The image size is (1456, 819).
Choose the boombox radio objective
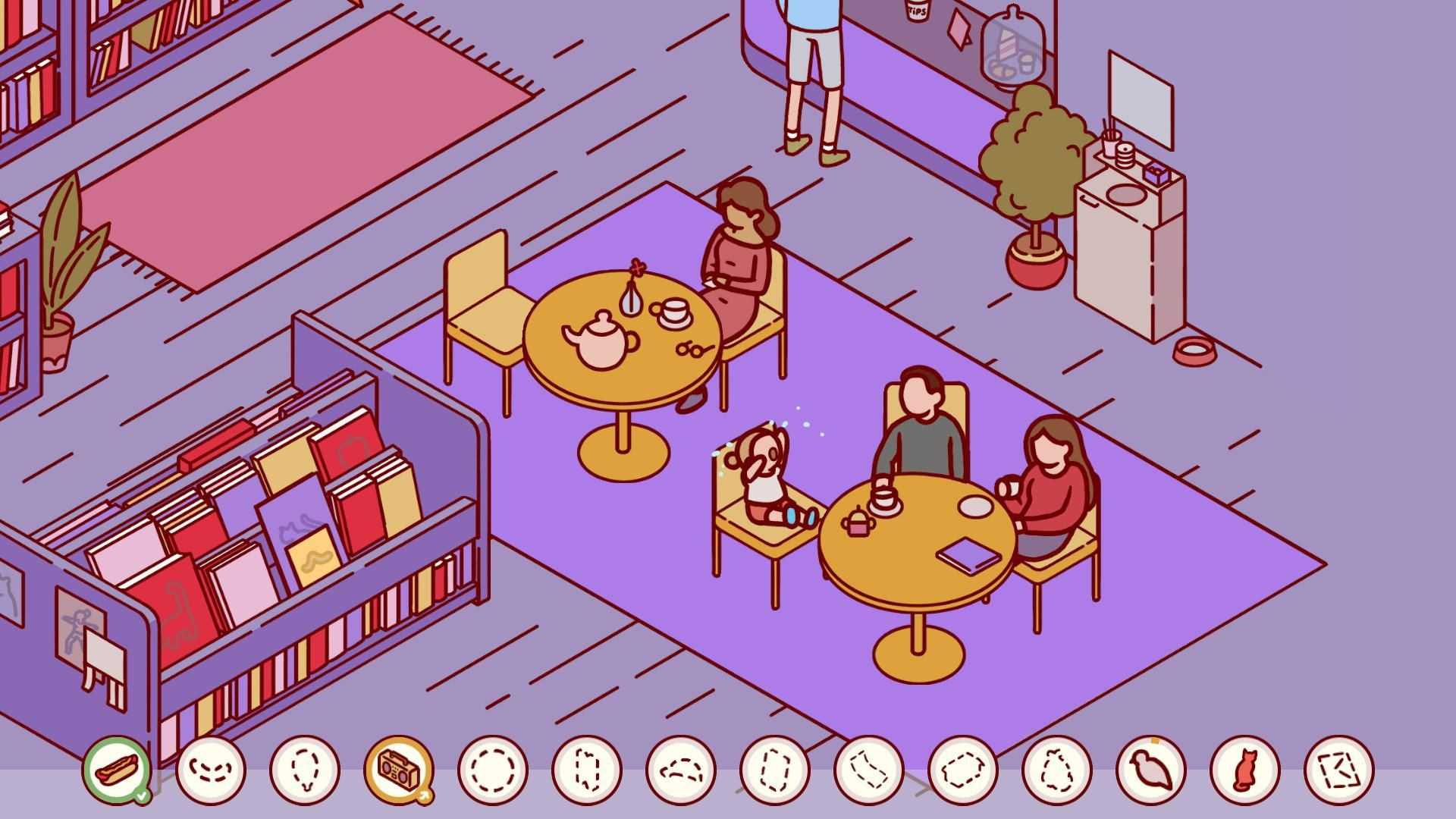[398, 770]
